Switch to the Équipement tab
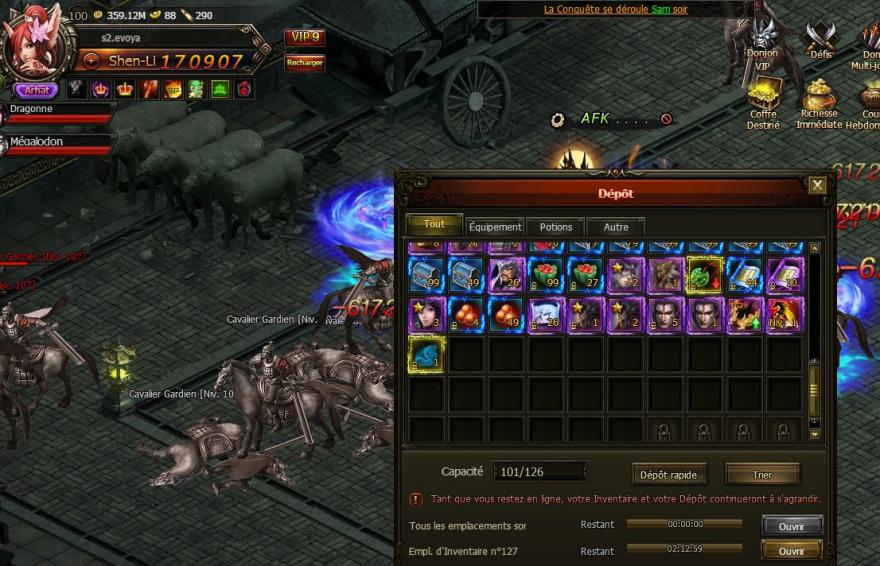Image resolution: width=880 pixels, height=566 pixels. click(495, 227)
